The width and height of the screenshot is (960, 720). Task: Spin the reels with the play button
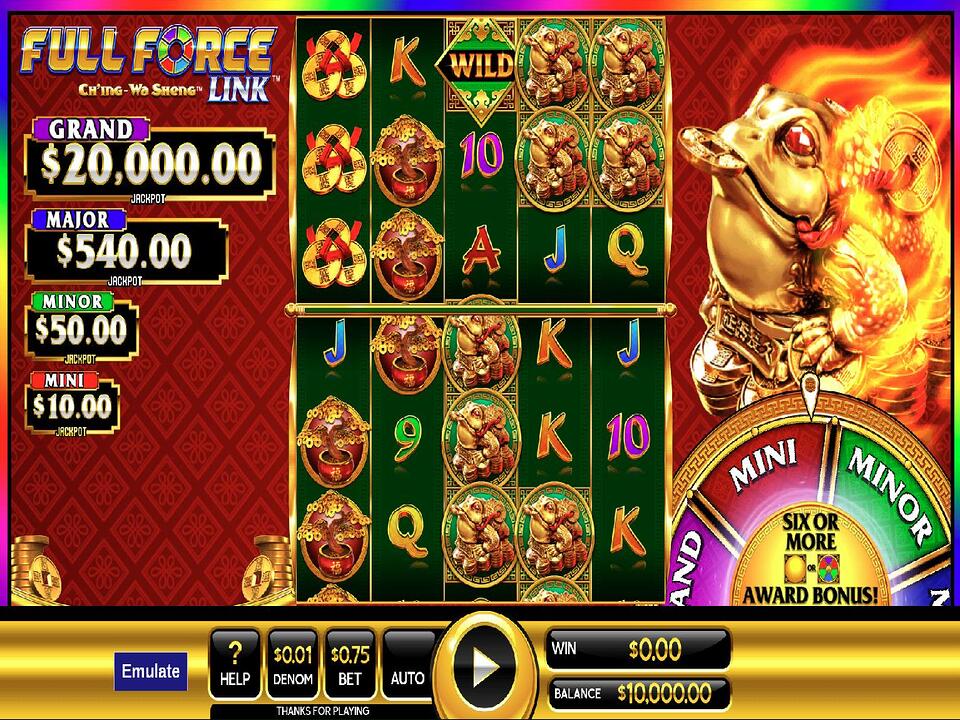(x=485, y=663)
